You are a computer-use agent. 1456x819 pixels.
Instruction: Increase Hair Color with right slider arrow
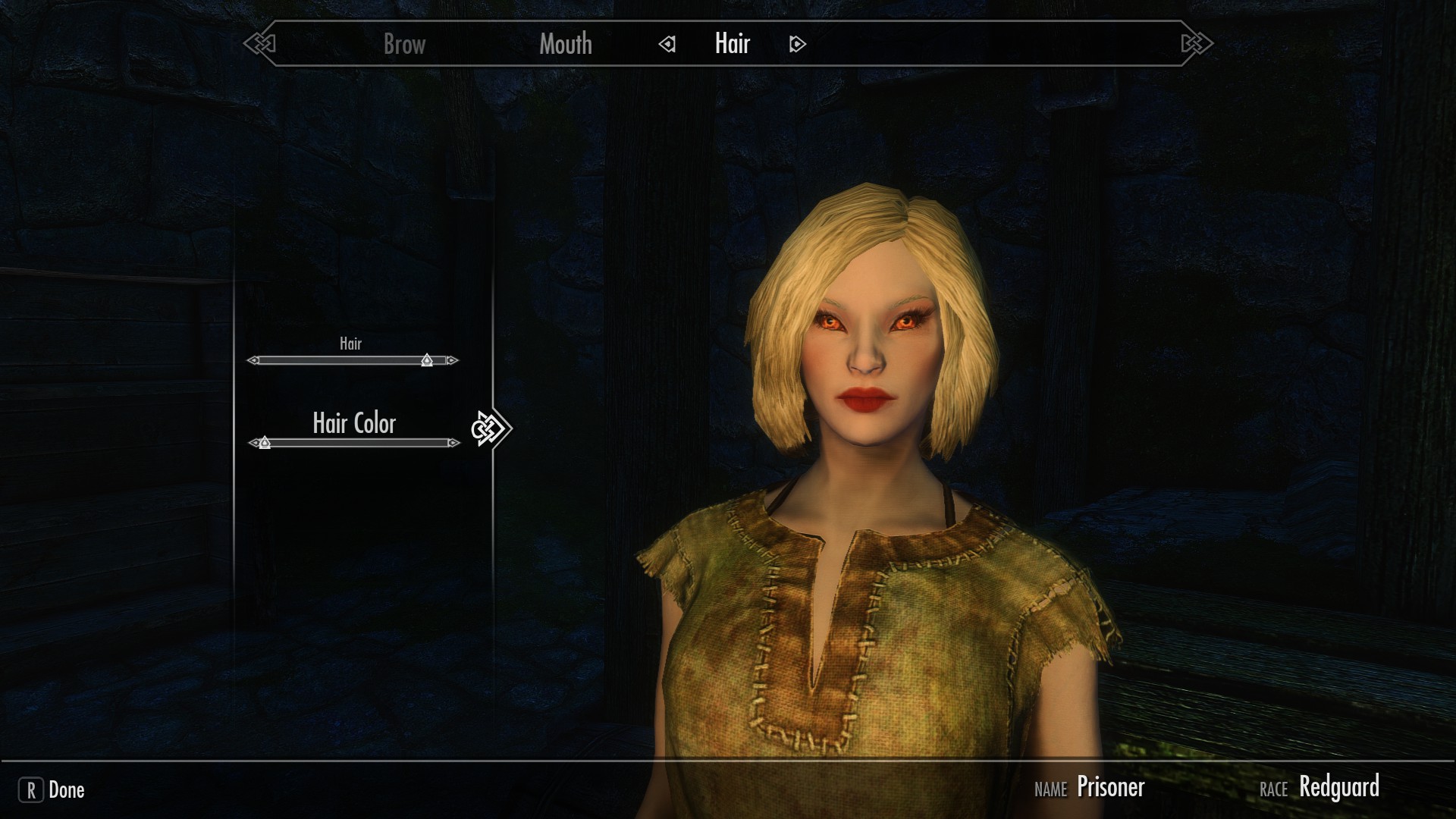453,443
